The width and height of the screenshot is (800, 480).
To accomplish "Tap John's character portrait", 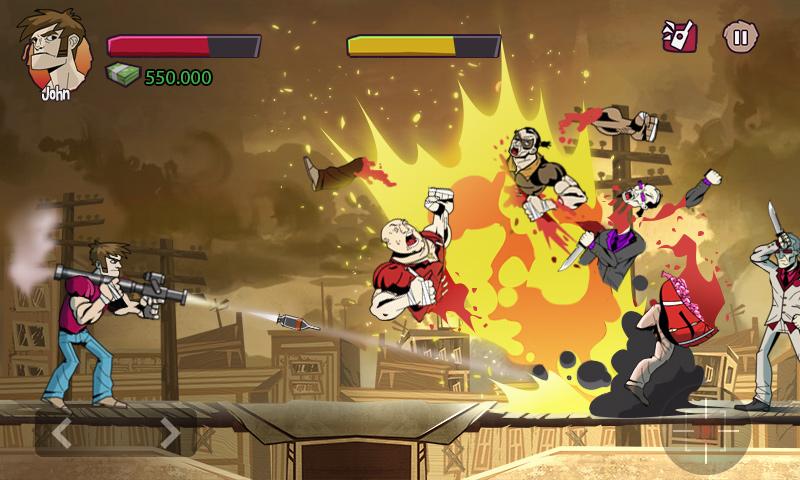I will point(52,50).
